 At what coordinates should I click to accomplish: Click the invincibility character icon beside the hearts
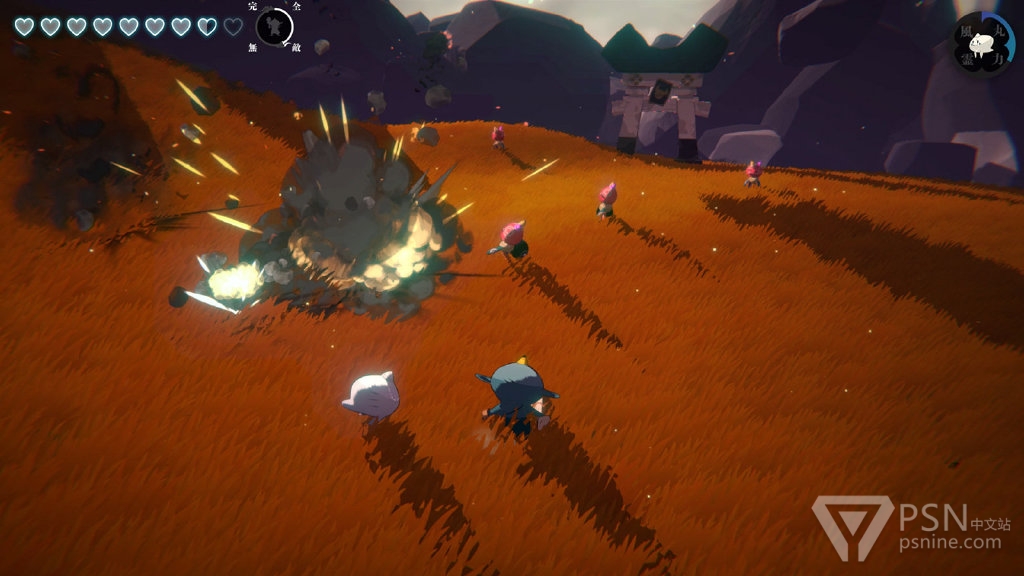274,26
